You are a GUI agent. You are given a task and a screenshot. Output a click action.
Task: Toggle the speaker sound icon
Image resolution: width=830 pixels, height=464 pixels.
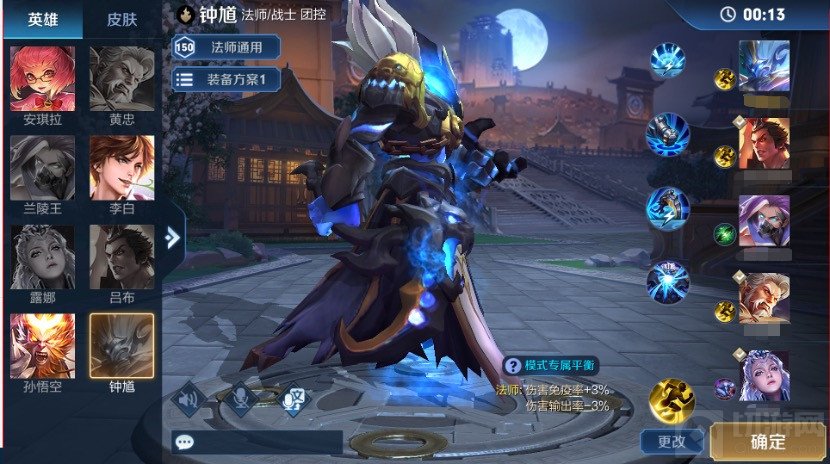[x=186, y=399]
